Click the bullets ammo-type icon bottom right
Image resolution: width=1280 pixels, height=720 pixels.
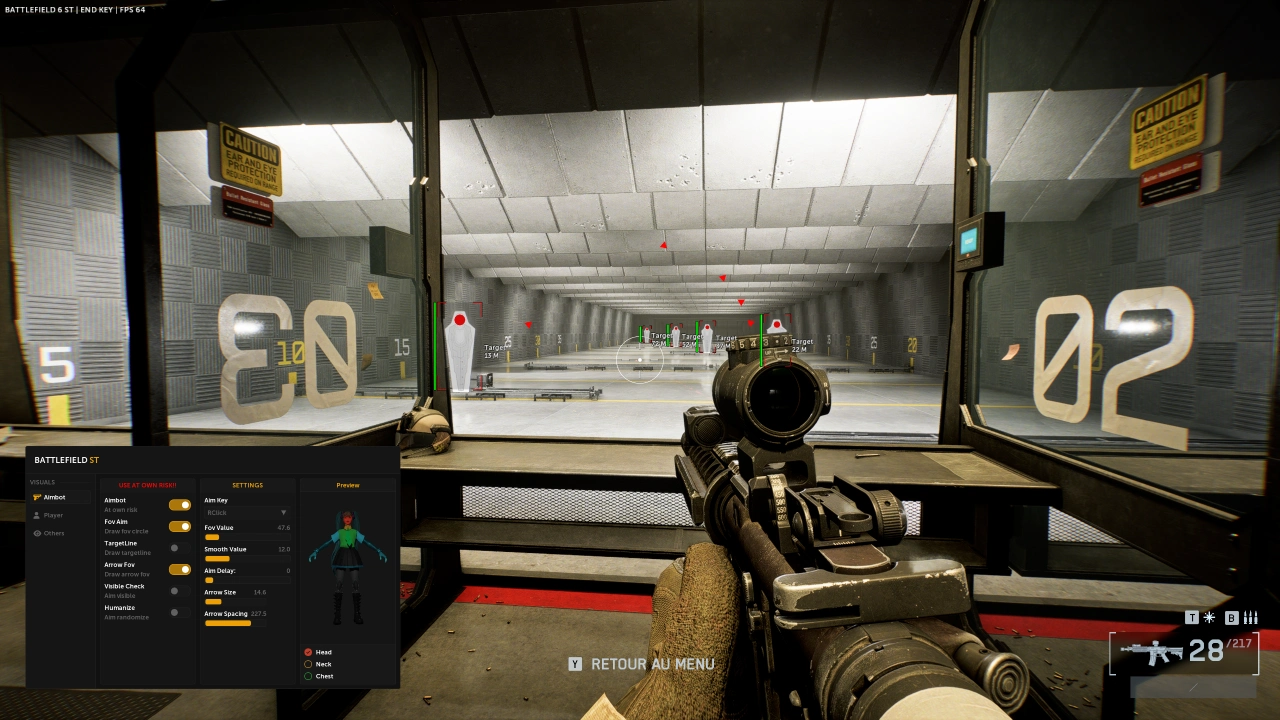pos(1250,617)
